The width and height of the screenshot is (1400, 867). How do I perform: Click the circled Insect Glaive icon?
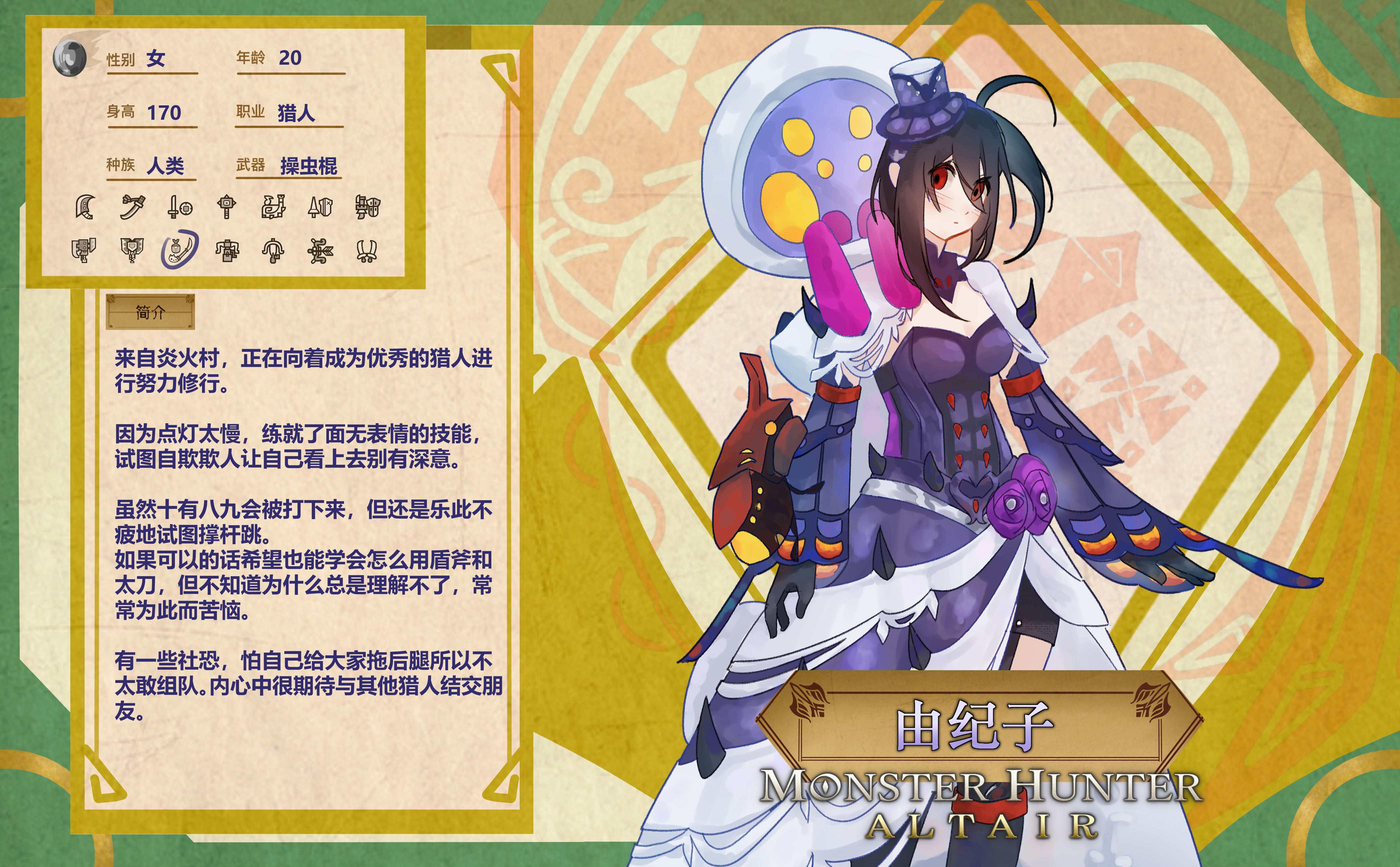[x=179, y=249]
